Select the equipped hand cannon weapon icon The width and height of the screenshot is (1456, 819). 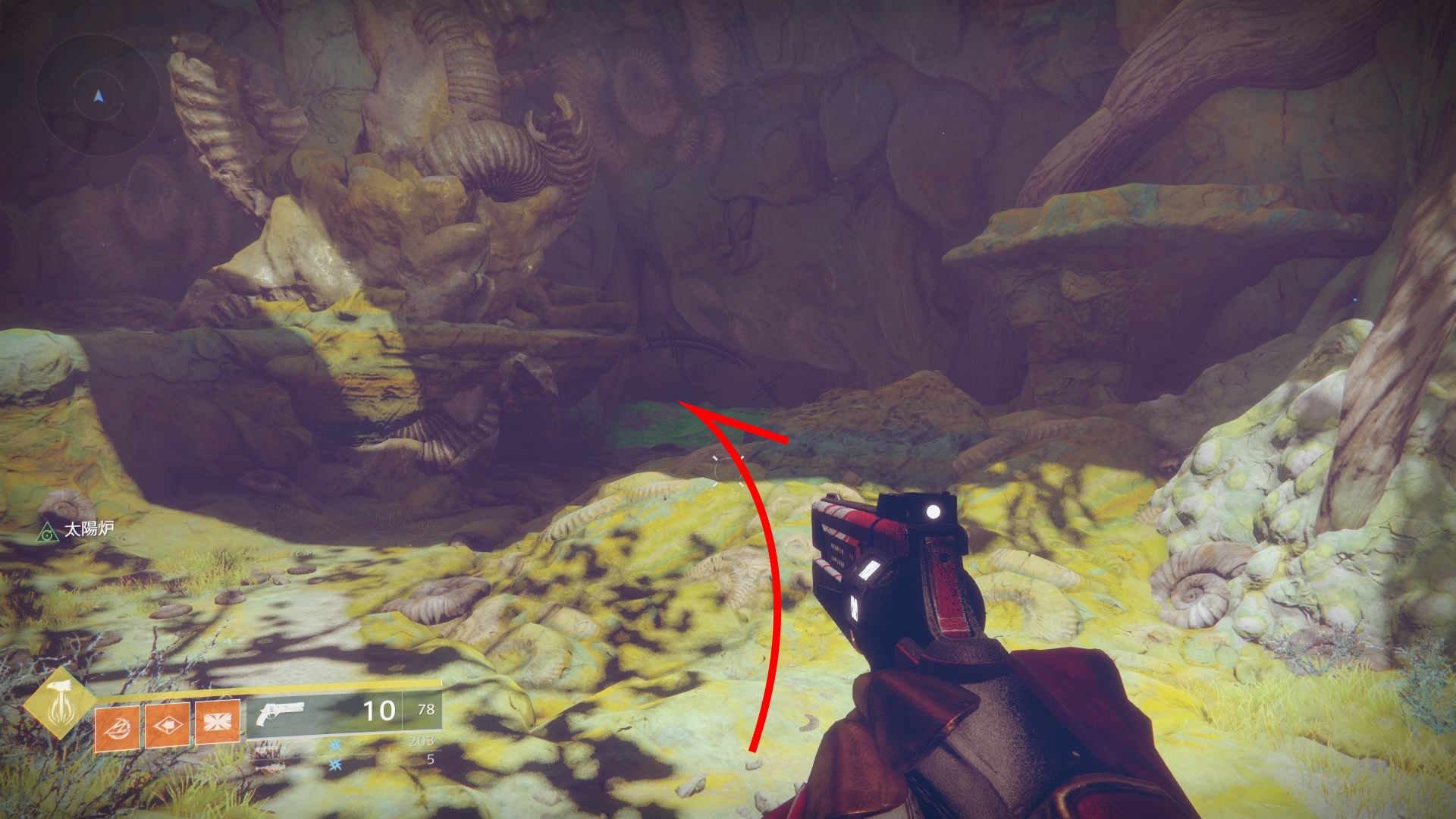(281, 714)
